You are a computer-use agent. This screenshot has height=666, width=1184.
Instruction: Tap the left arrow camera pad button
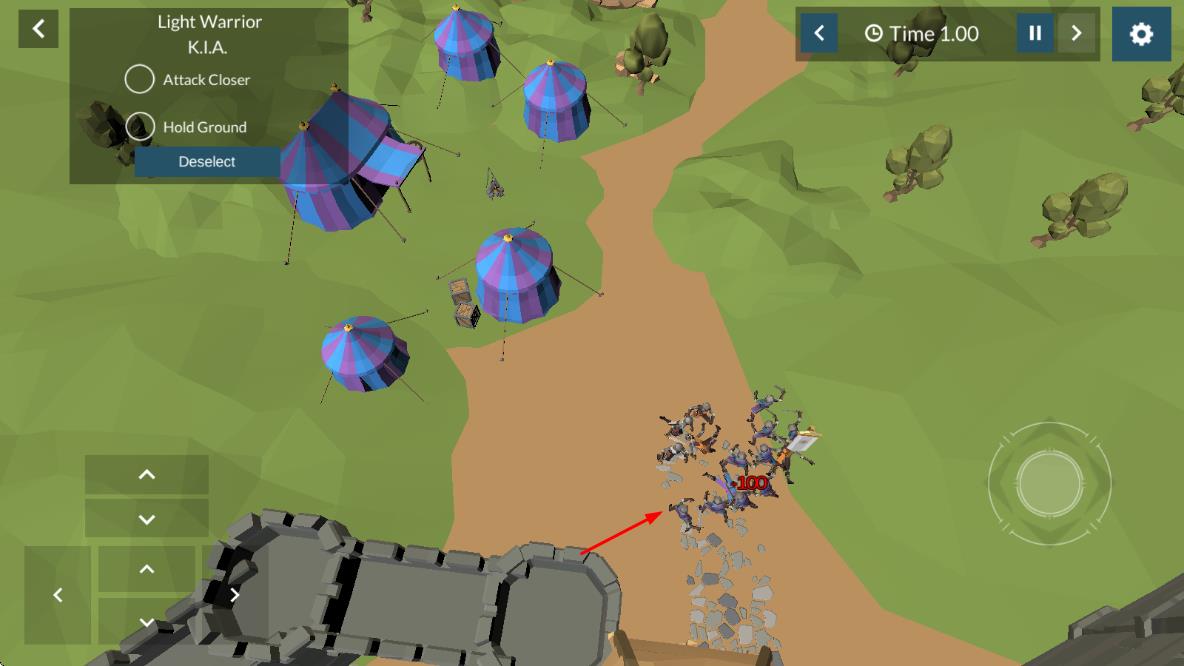pyautogui.click(x=58, y=595)
